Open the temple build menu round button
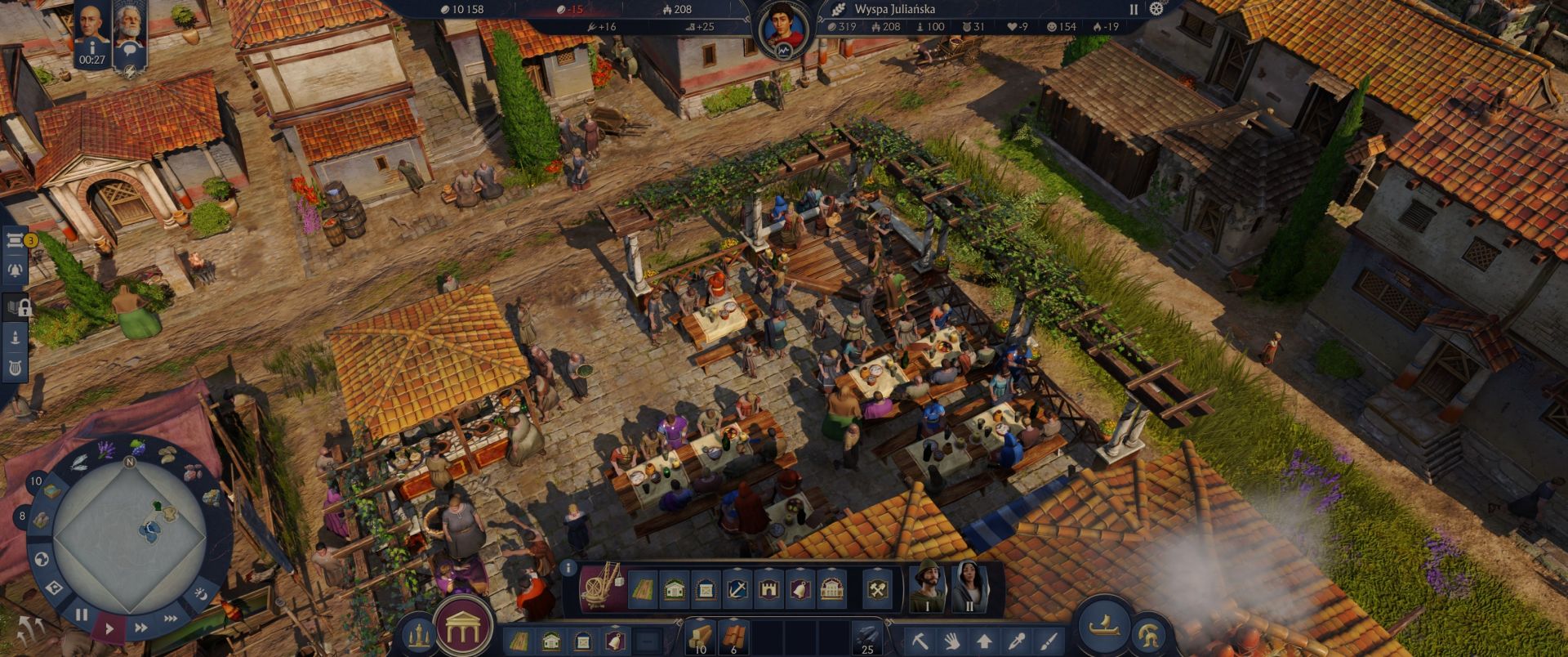Image resolution: width=1568 pixels, height=657 pixels. [464, 626]
